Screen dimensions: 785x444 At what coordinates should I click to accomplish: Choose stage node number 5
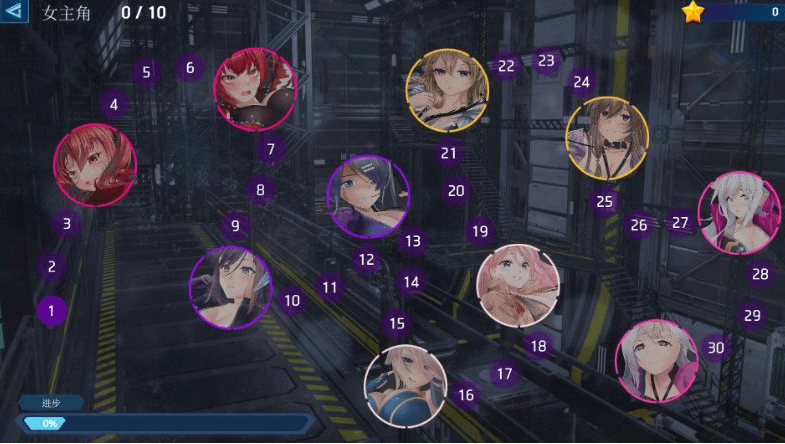click(146, 72)
